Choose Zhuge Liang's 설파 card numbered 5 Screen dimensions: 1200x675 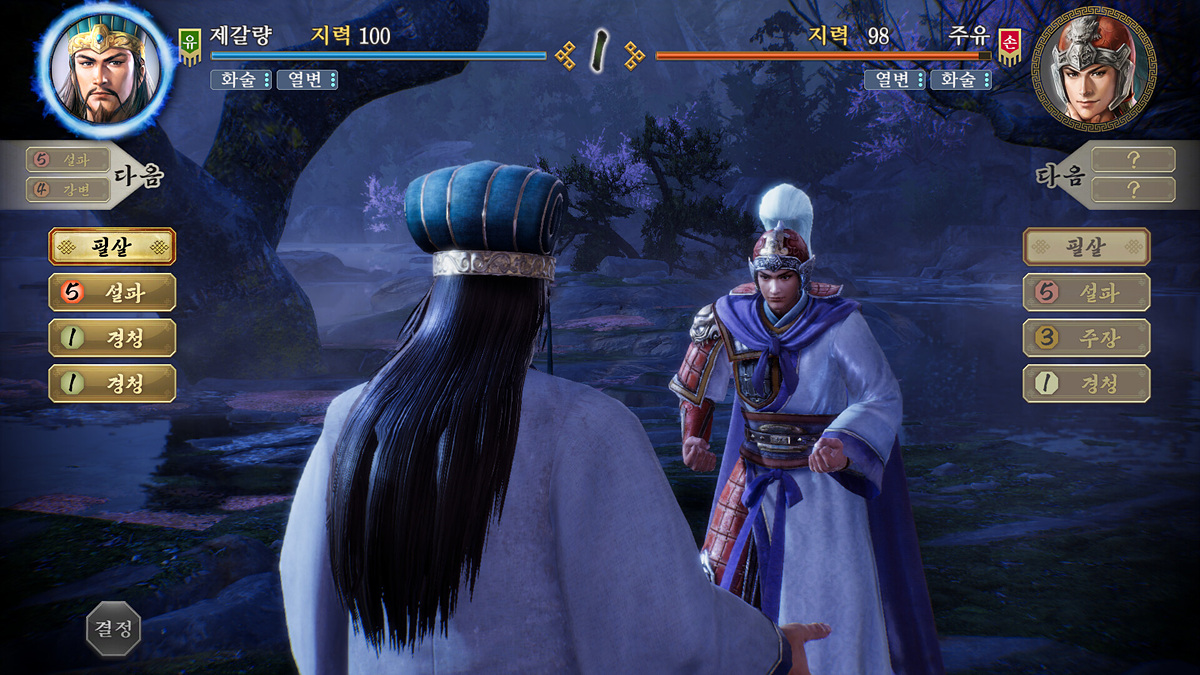click(x=112, y=292)
